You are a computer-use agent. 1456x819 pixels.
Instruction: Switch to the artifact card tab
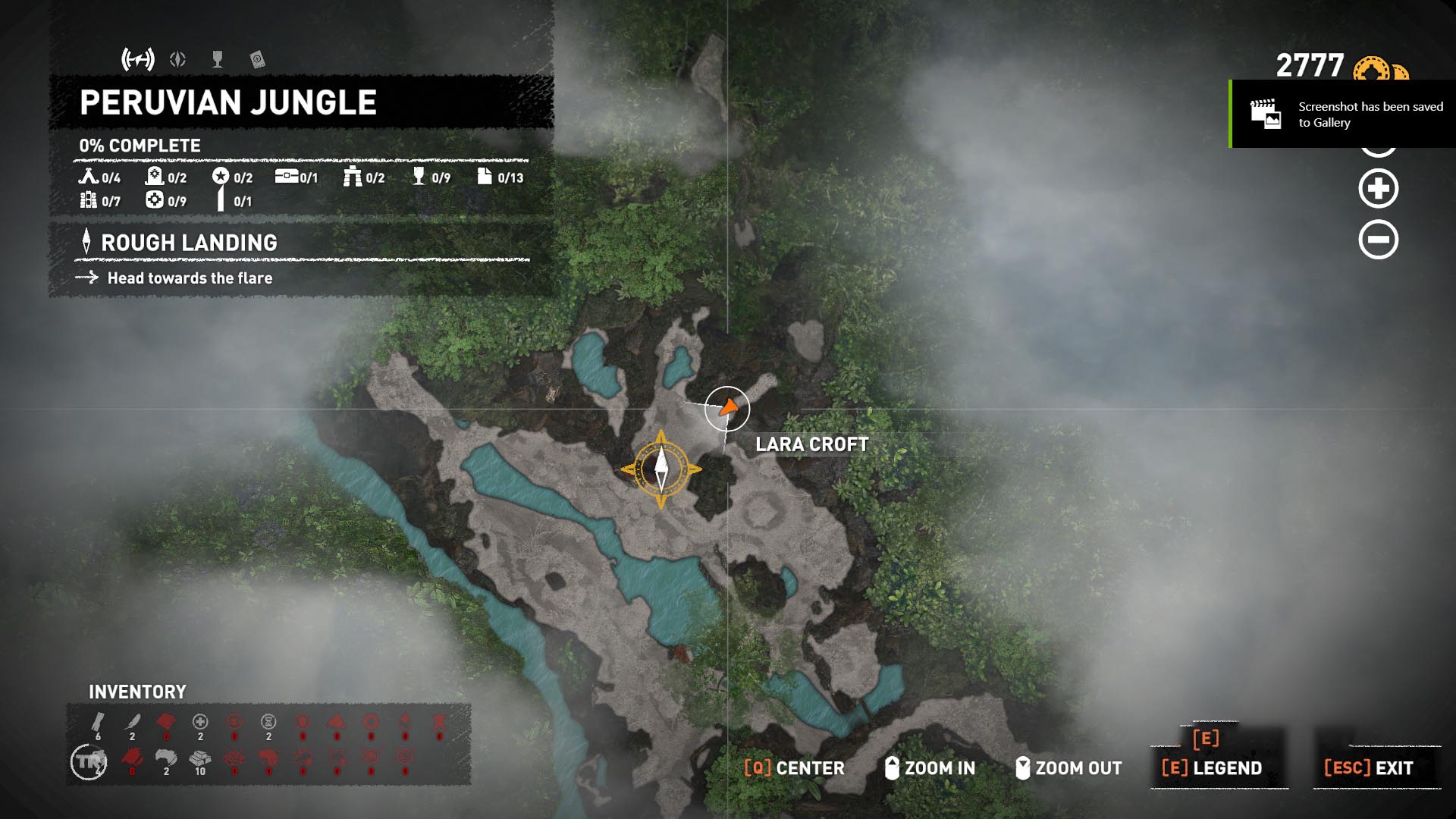click(257, 59)
